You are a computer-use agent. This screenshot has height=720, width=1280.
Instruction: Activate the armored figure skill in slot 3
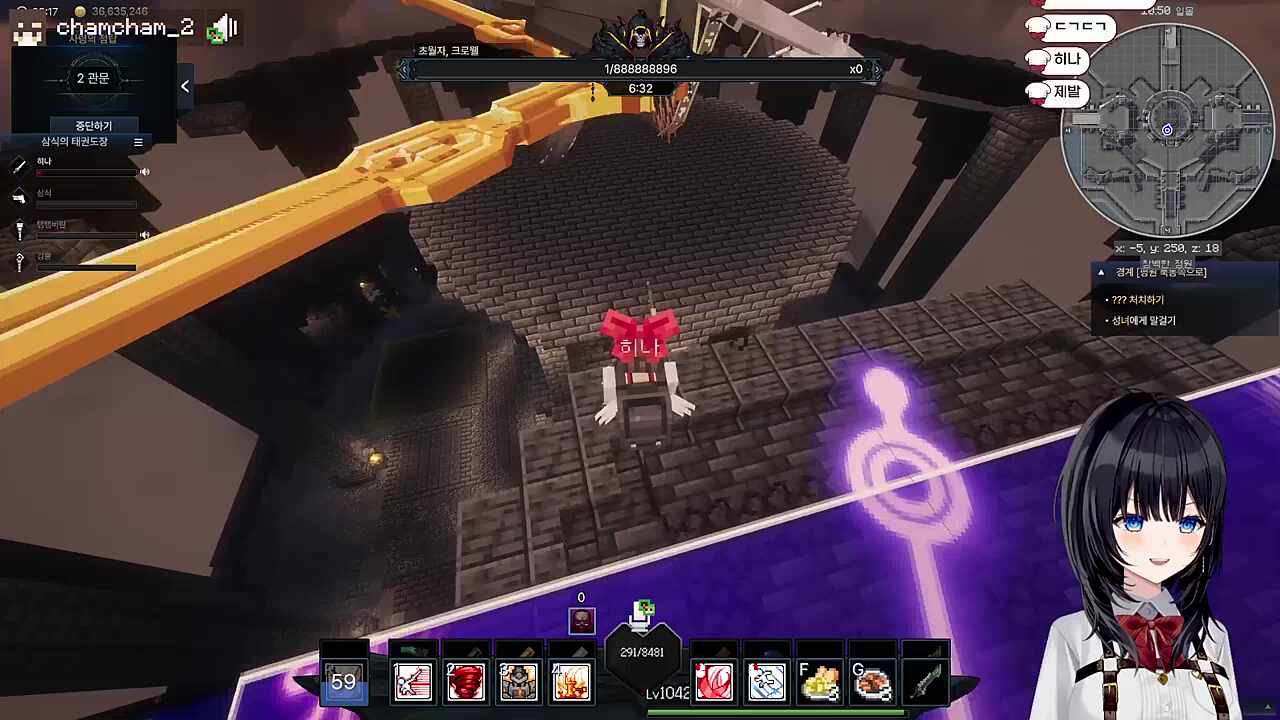tap(518, 682)
